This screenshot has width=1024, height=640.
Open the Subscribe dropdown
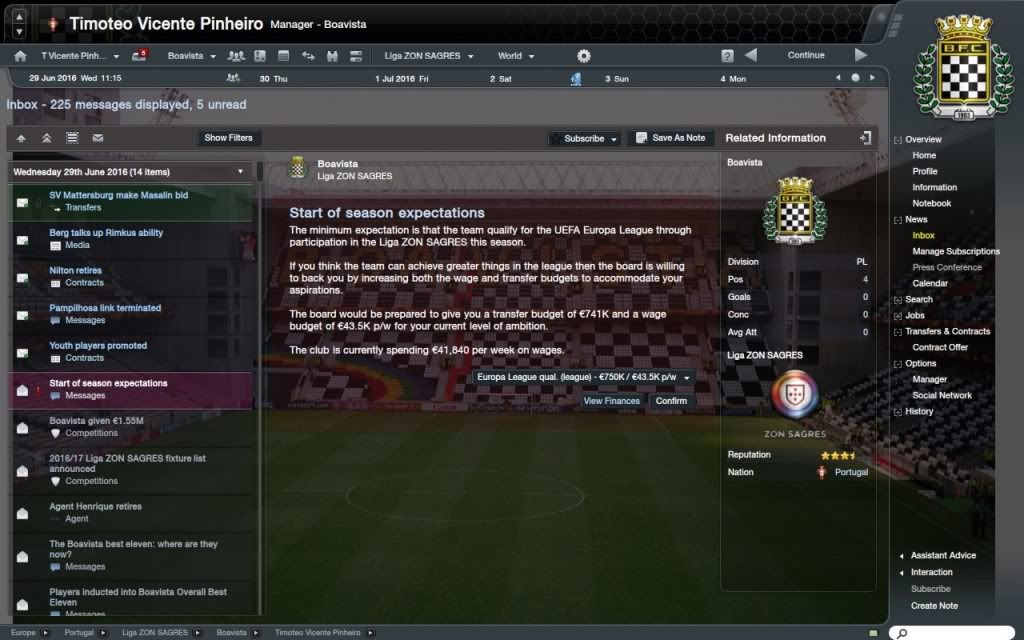pyautogui.click(x=585, y=138)
